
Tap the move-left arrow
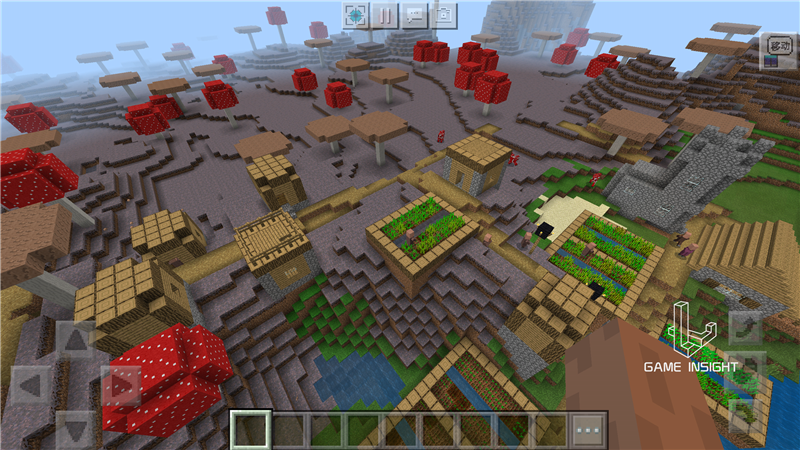click(x=30, y=385)
